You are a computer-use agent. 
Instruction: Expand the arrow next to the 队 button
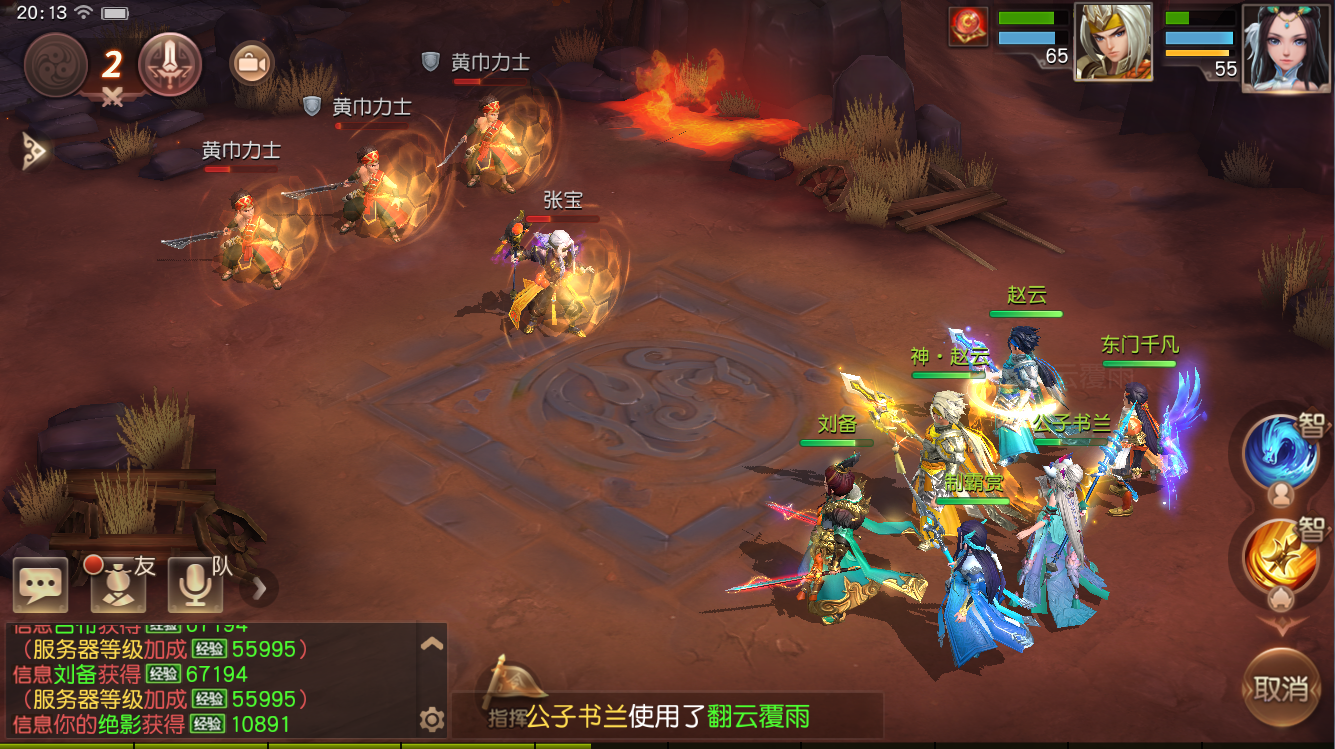(258, 590)
